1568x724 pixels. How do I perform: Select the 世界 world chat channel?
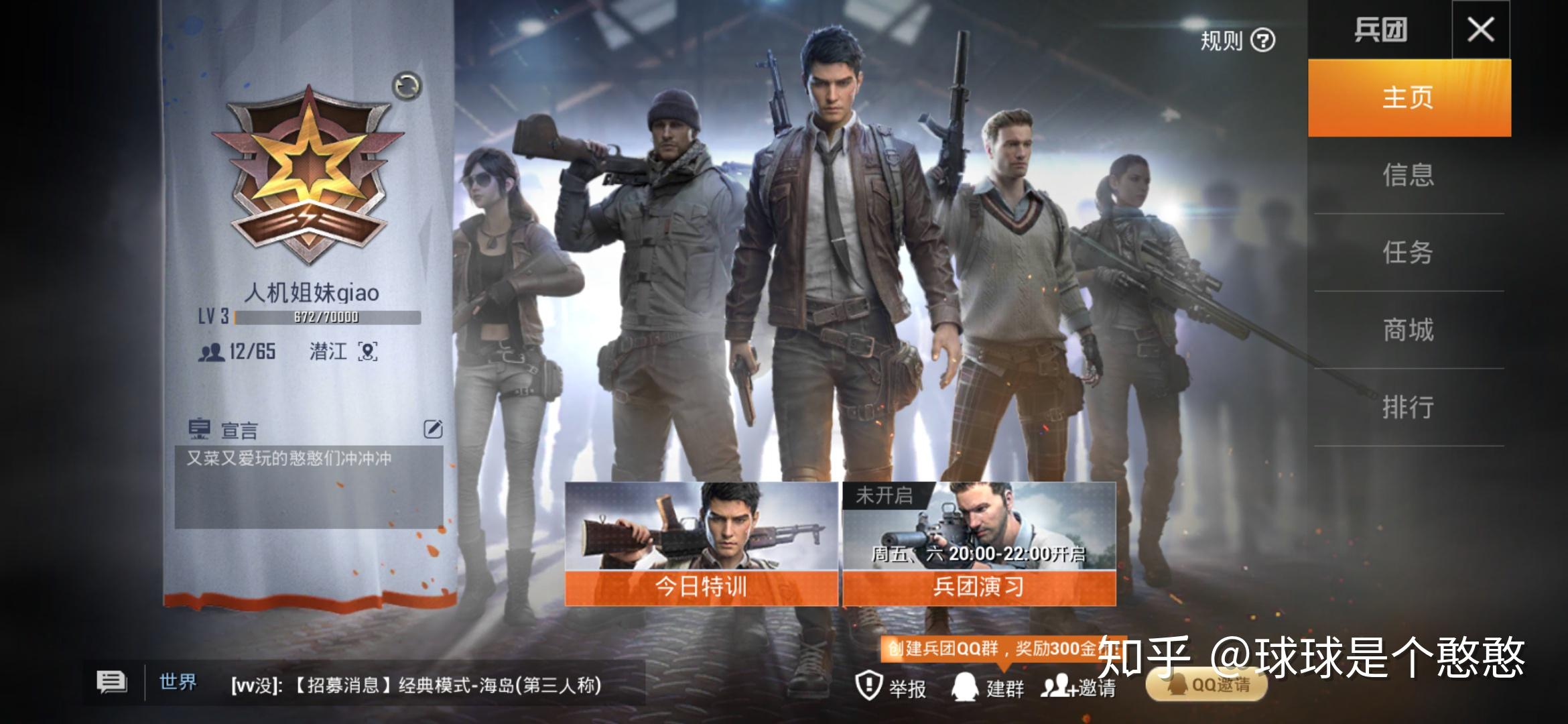pos(178,682)
